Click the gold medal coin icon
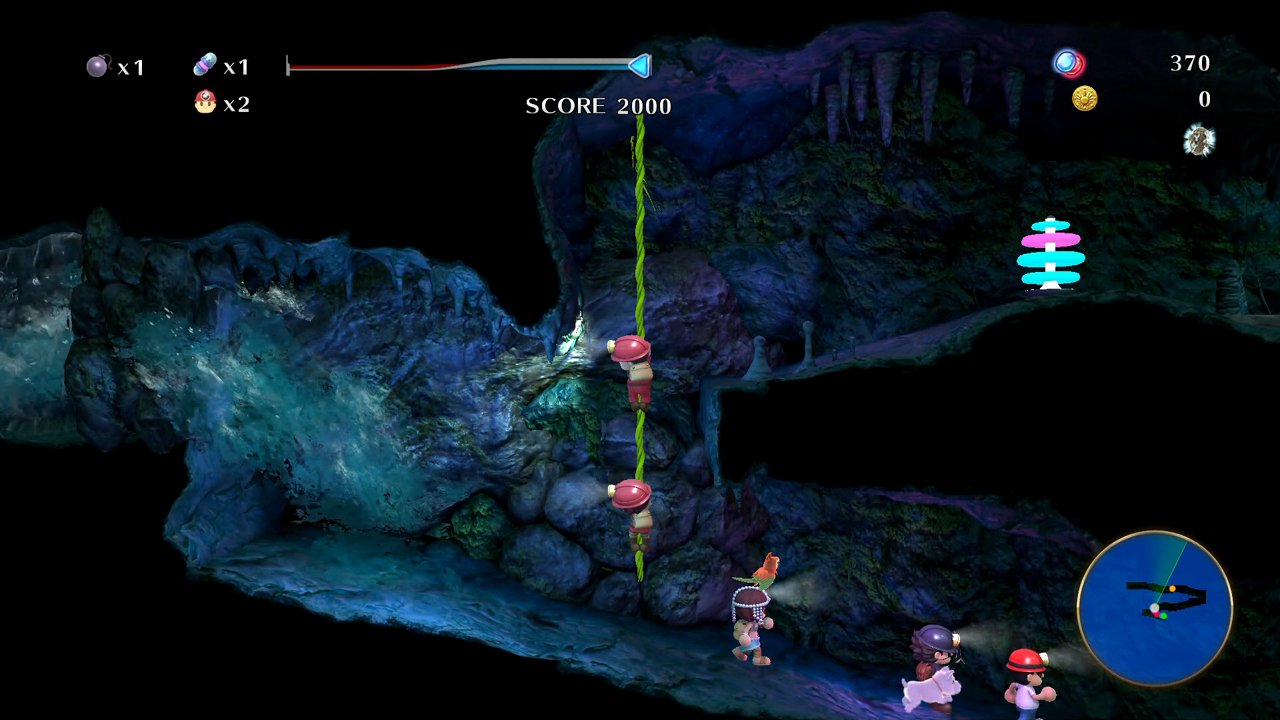Viewport: 1280px width, 720px height. [x=1086, y=98]
